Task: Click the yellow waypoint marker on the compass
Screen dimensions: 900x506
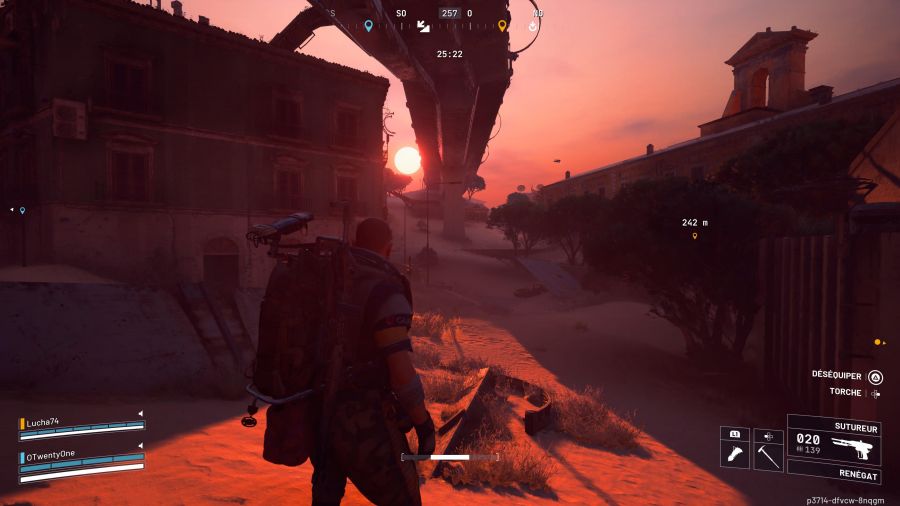Action: [502, 25]
